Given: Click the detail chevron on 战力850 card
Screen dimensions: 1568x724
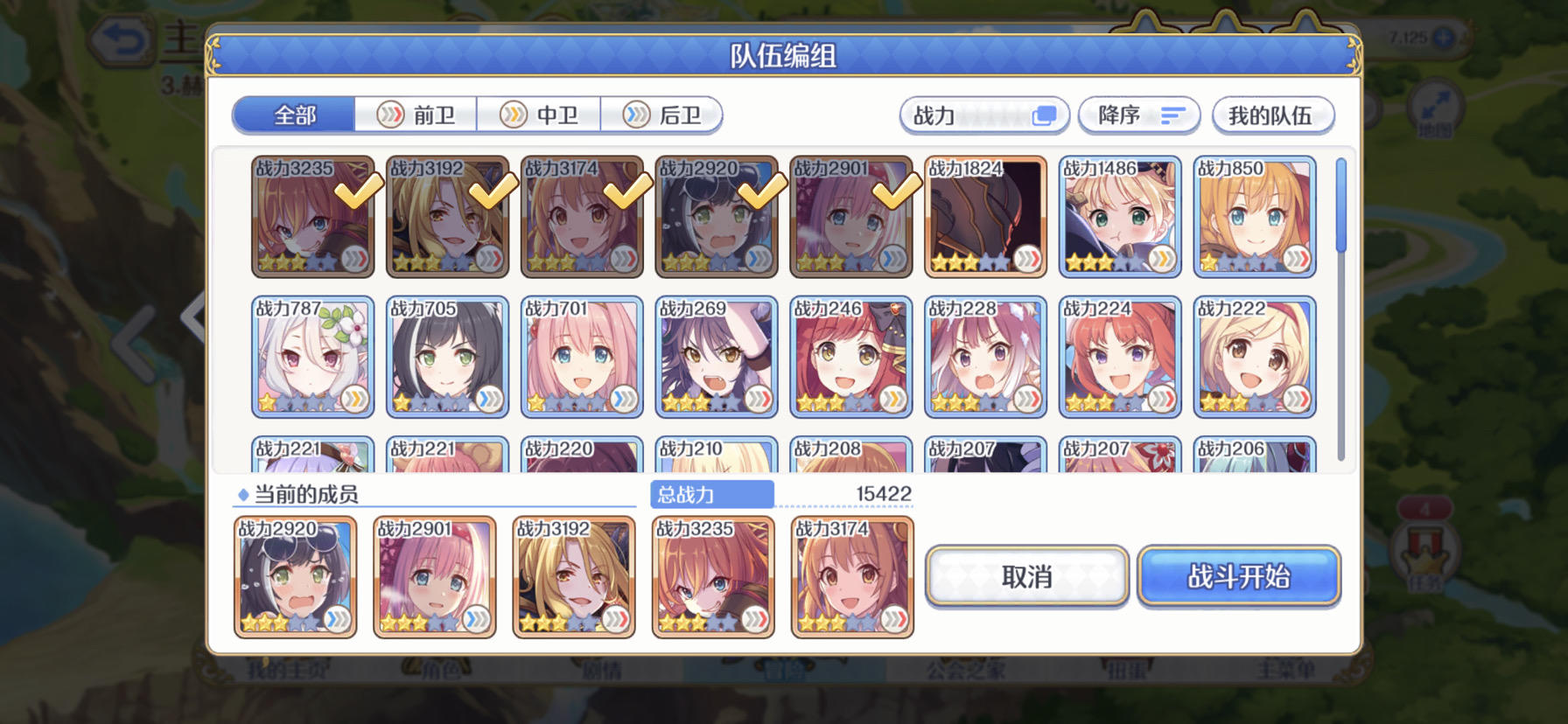Looking at the screenshot, I should [x=1298, y=260].
